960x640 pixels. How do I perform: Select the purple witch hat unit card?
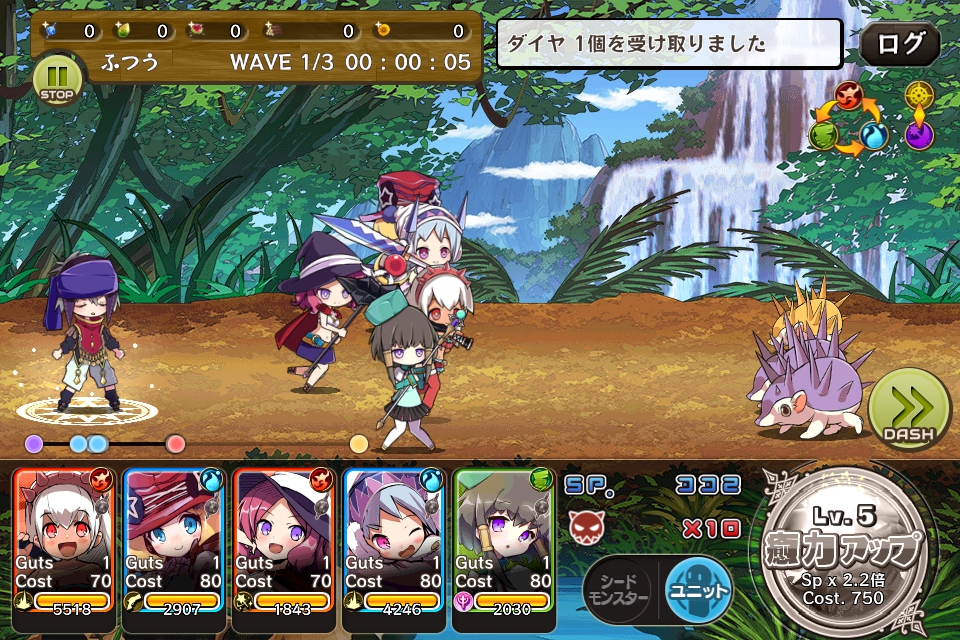click(284, 540)
